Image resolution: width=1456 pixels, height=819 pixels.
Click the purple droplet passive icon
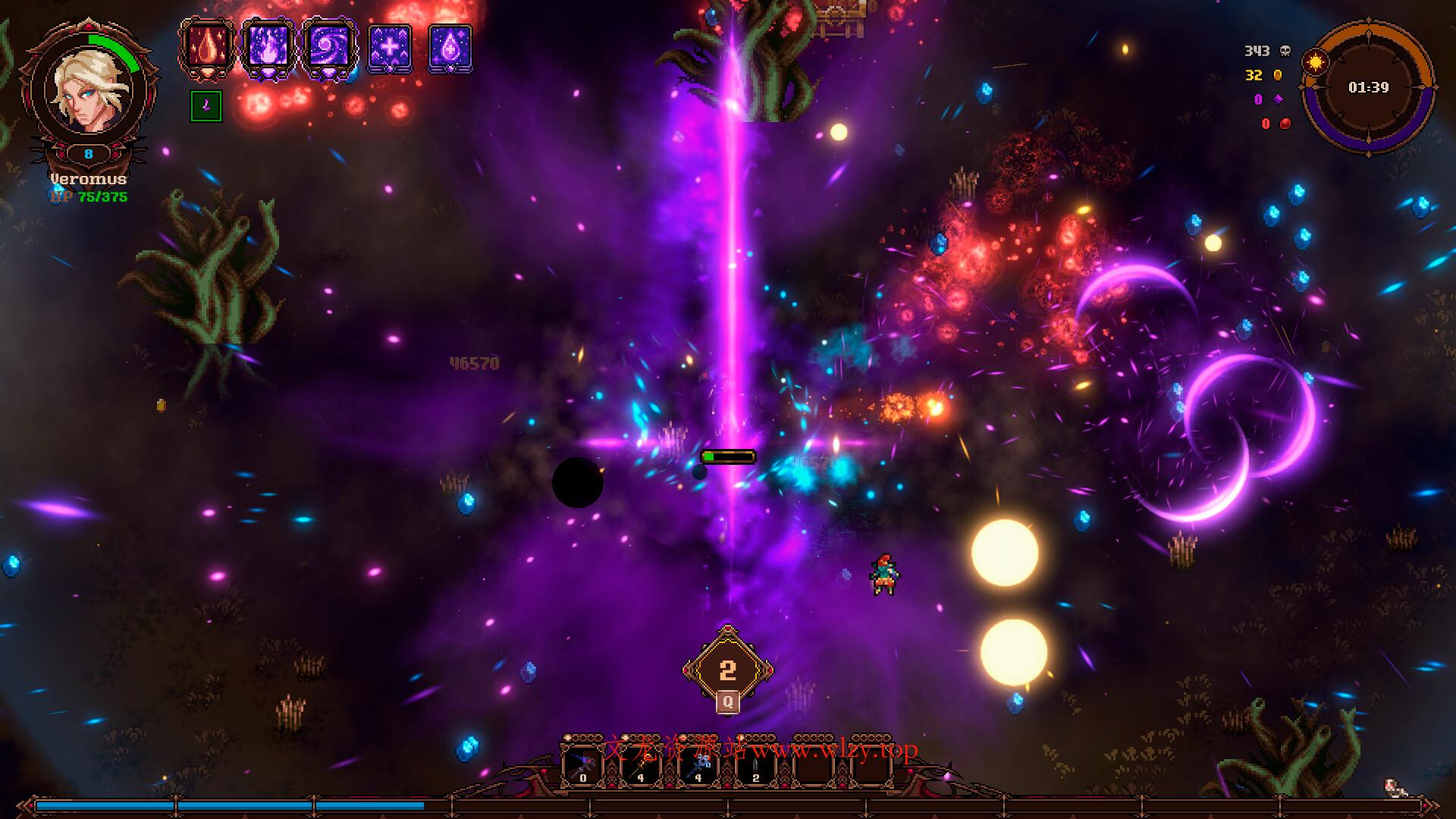[x=450, y=48]
